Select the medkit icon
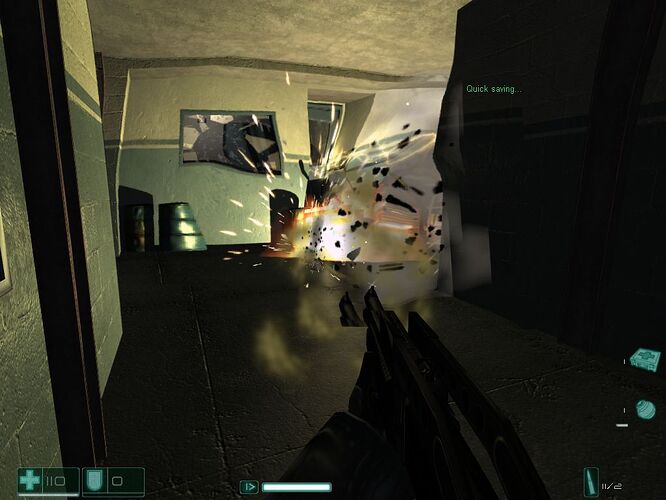Viewport: 666px width, 500px height. tap(646, 357)
